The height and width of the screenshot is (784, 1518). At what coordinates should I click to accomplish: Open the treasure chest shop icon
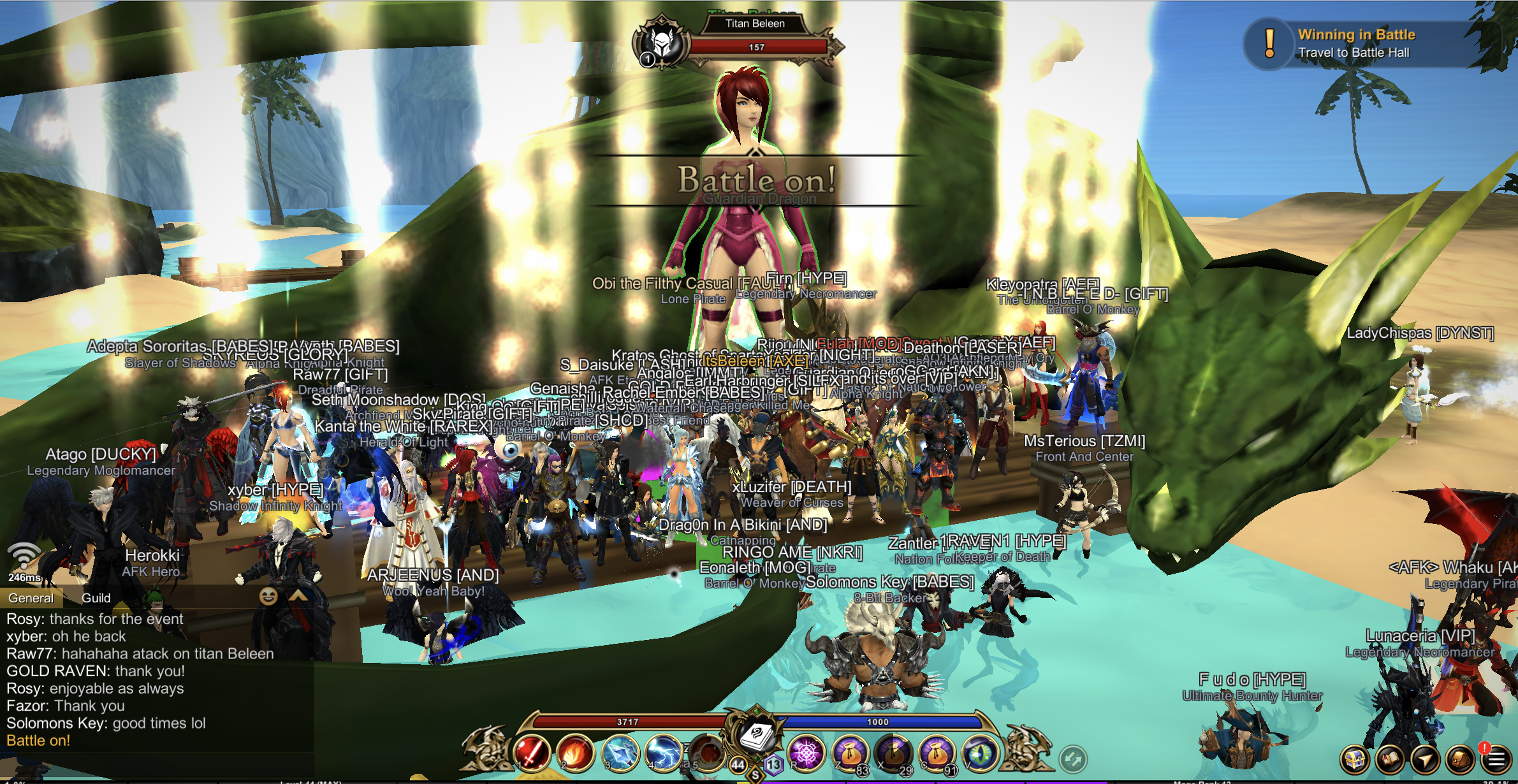(1354, 759)
